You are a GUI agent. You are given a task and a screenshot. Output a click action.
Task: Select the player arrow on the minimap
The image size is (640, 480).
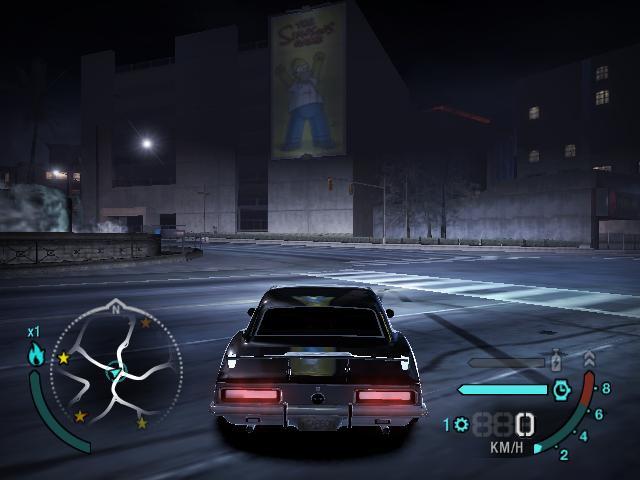(x=113, y=374)
